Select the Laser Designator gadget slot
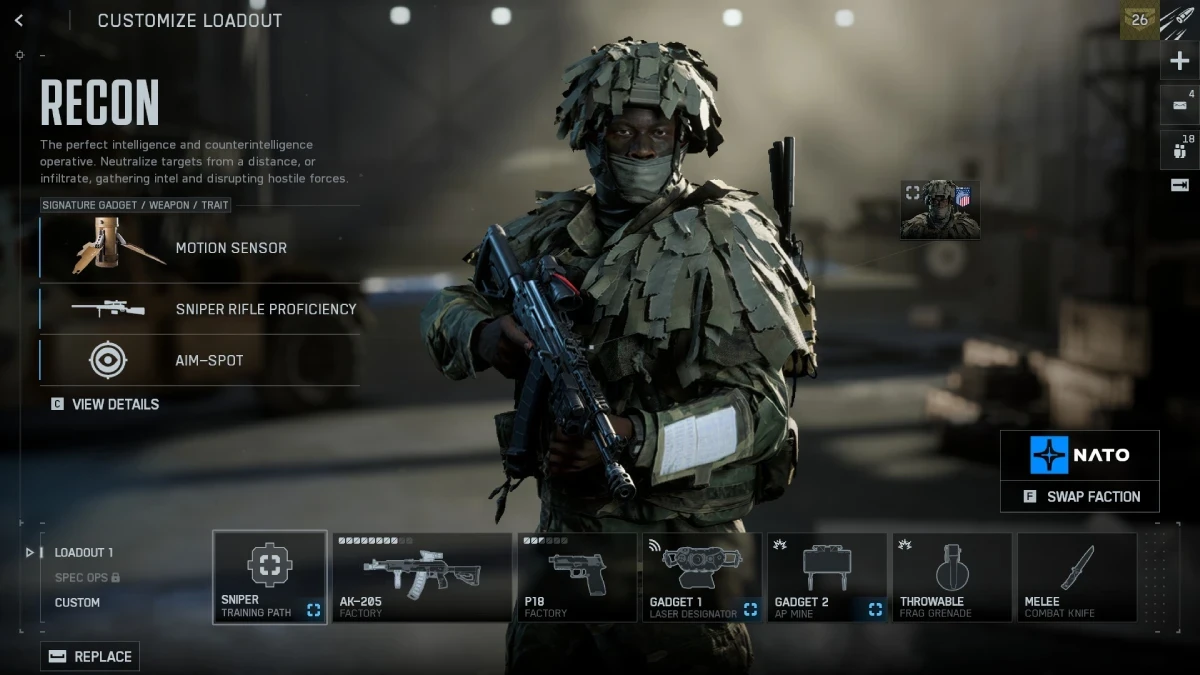Screen dimensions: 1200x675 (702, 577)
